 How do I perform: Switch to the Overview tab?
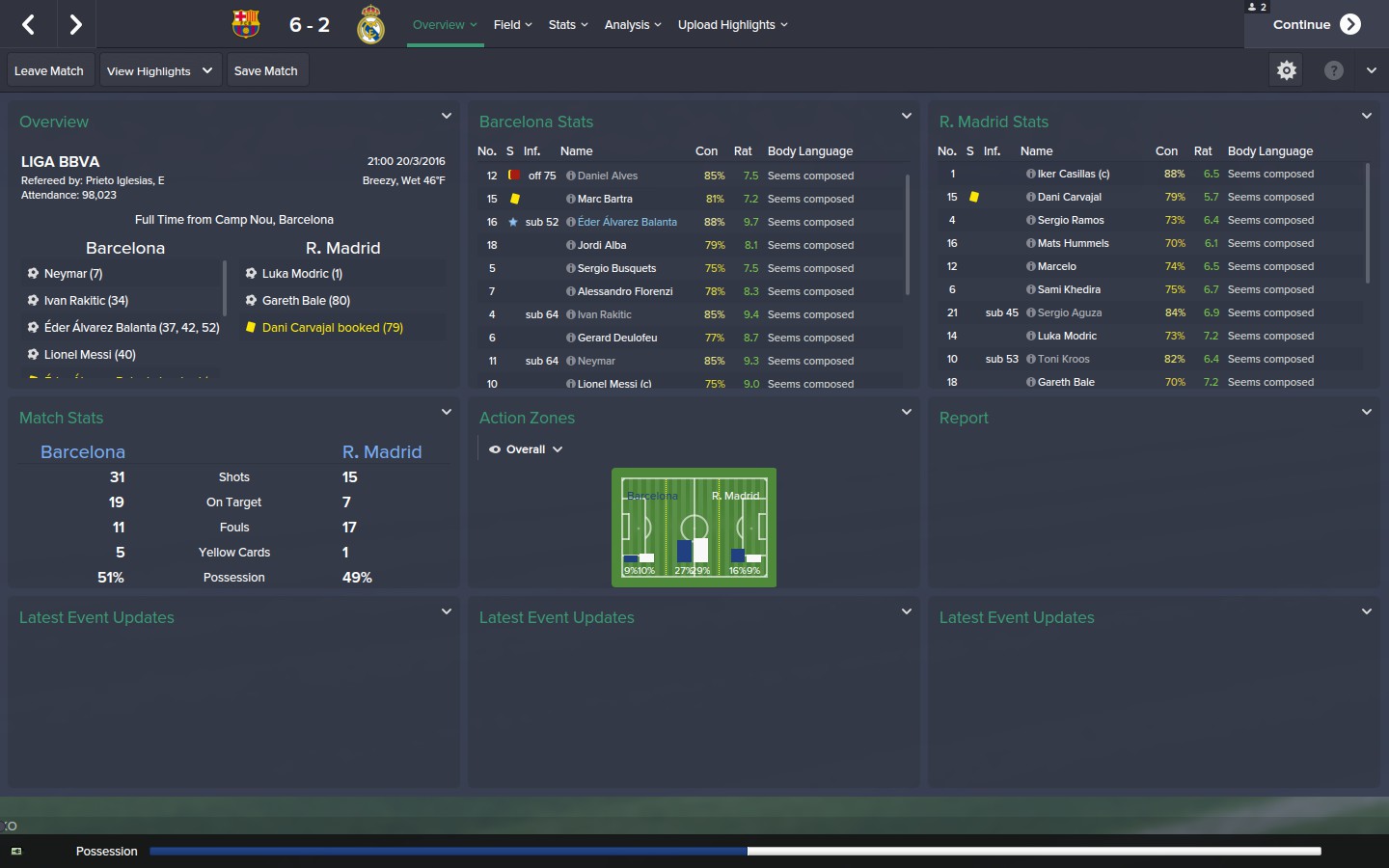(444, 25)
